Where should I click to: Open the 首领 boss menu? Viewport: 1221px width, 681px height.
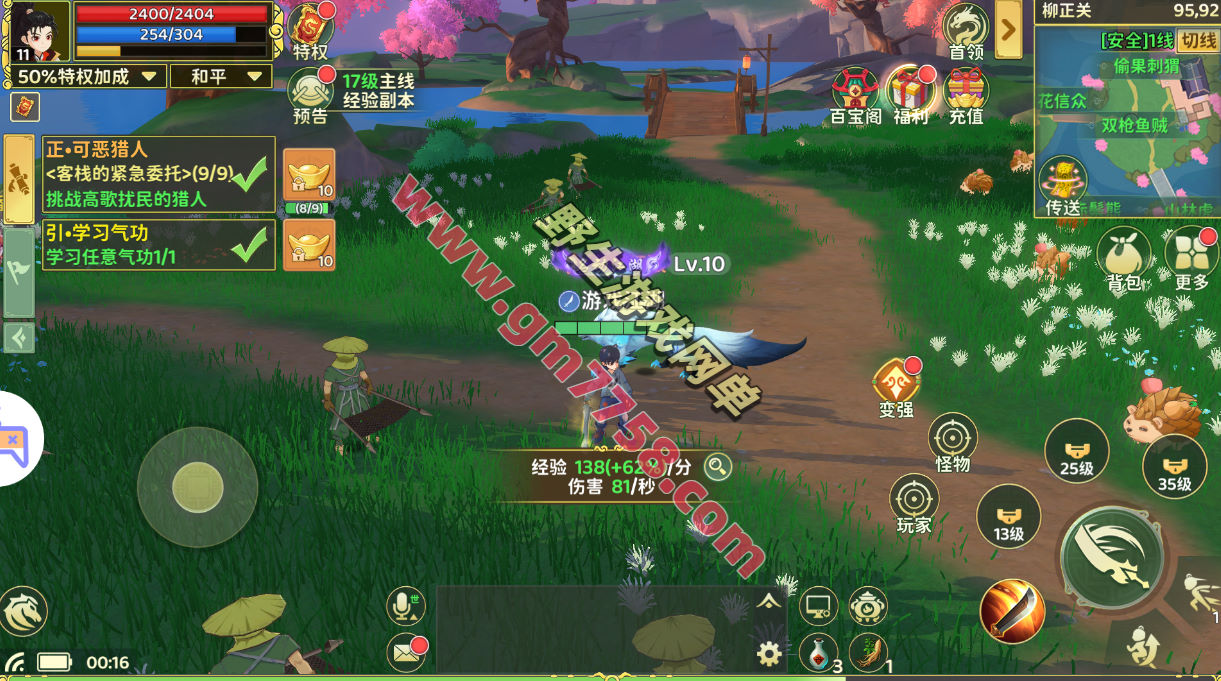pos(966,30)
